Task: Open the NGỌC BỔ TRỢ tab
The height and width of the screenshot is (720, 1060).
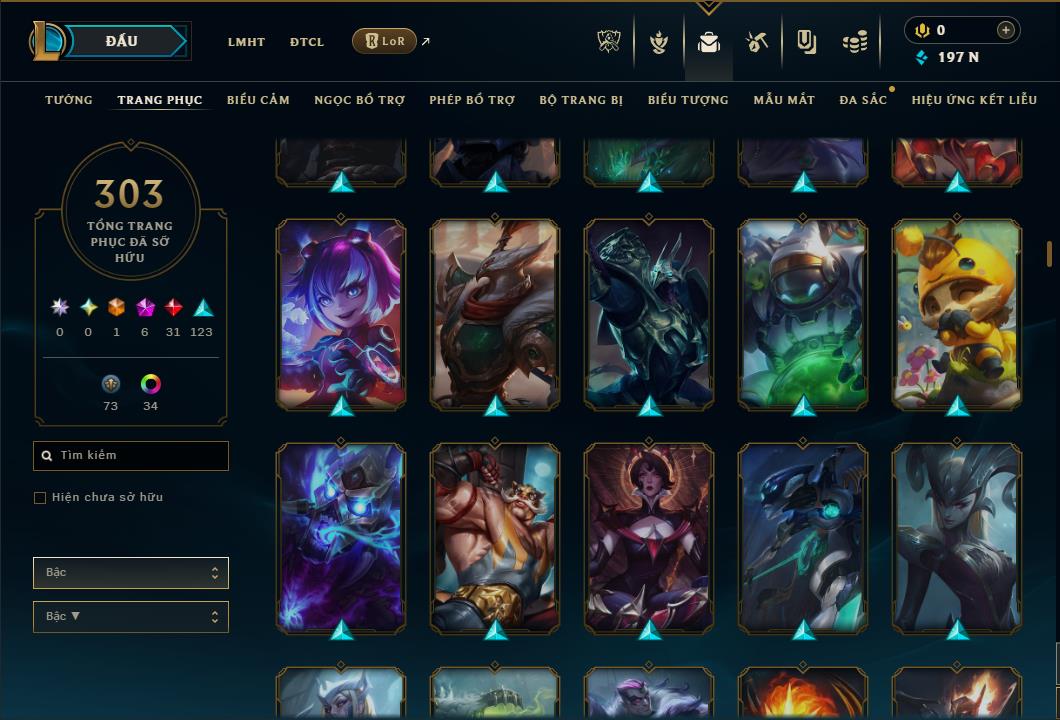Action: (359, 100)
